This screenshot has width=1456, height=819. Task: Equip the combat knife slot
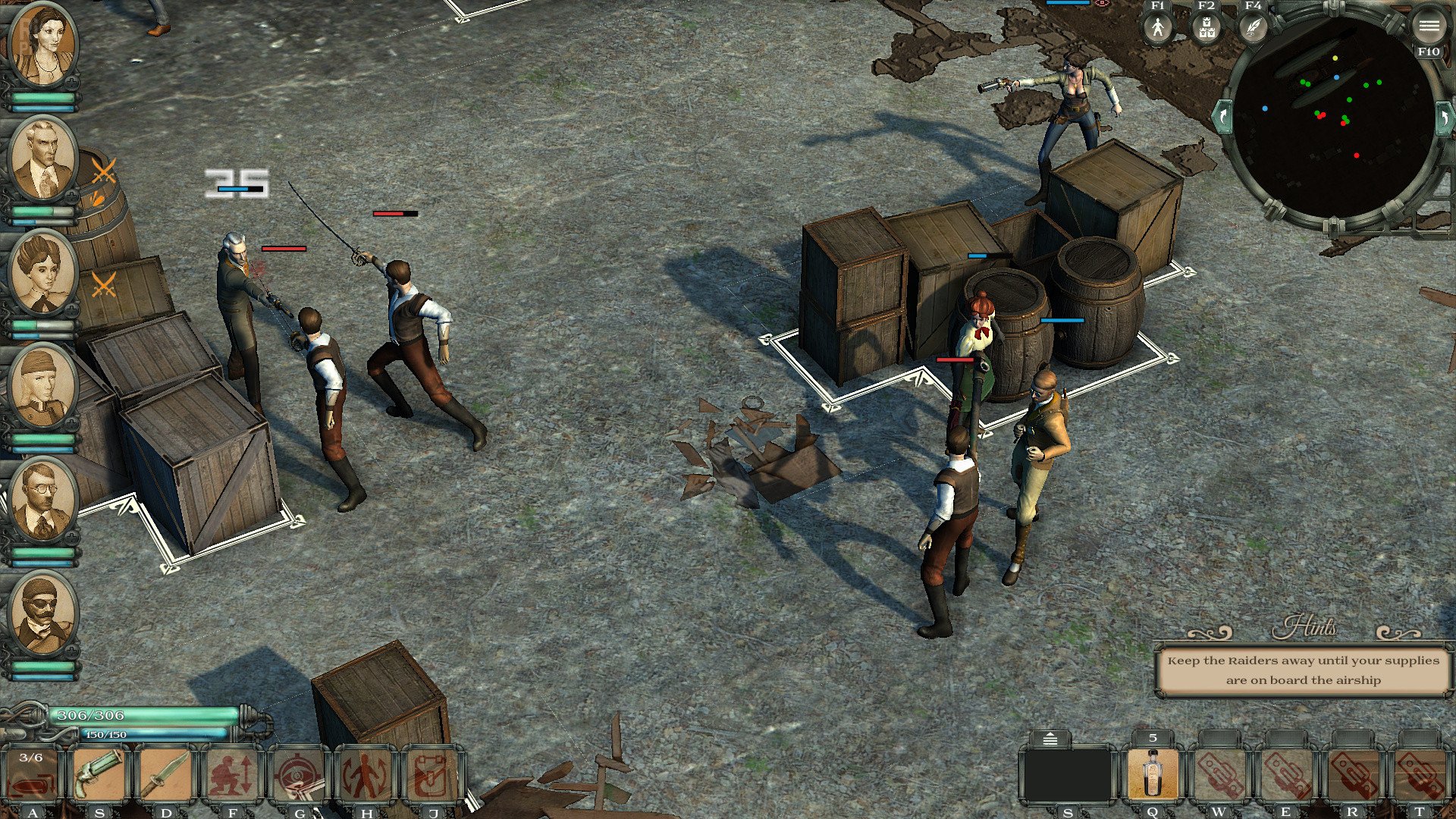(x=165, y=775)
